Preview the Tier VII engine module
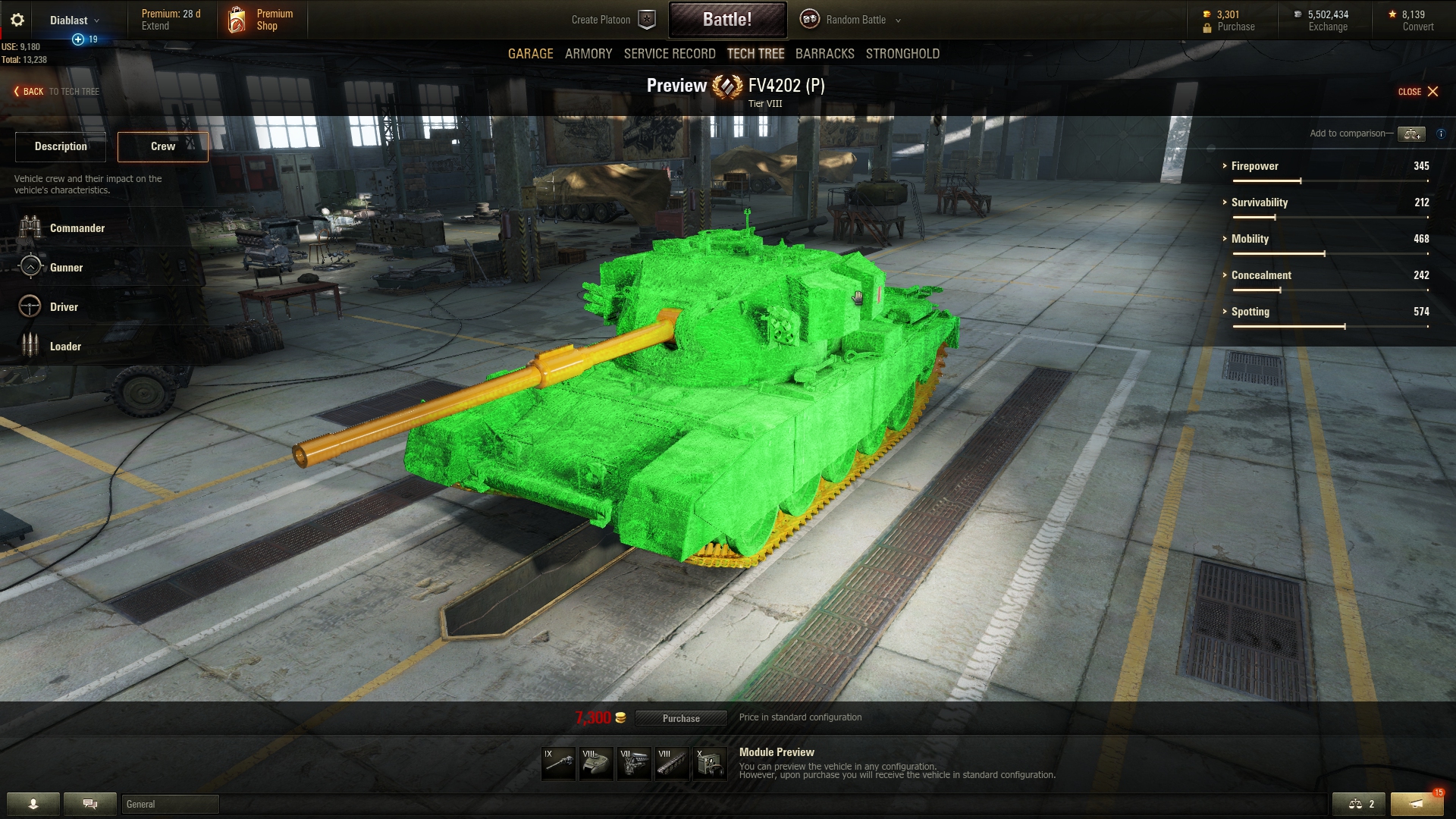Screen dimensions: 1456x819 635,763
